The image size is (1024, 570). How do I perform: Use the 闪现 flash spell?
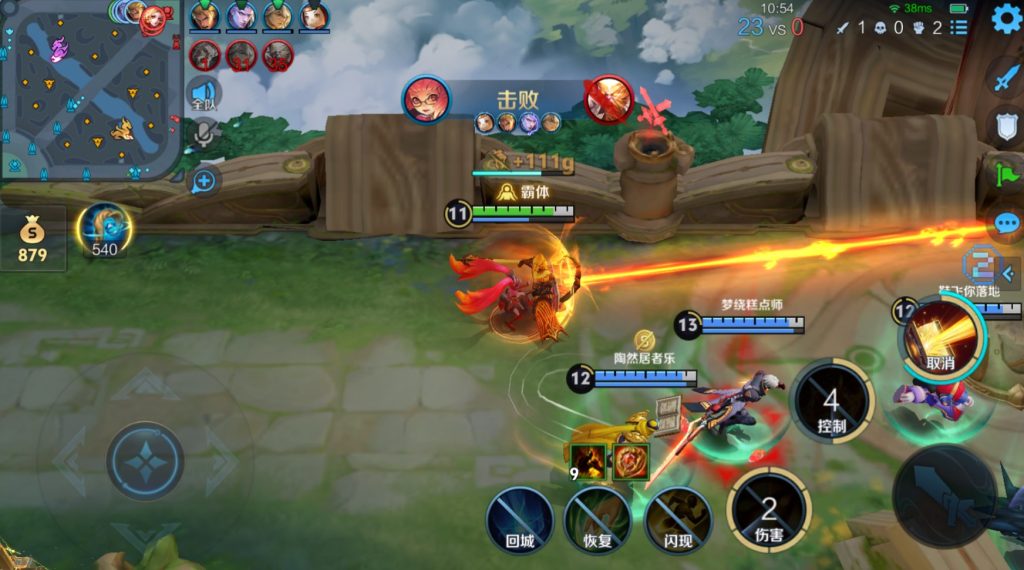(678, 520)
